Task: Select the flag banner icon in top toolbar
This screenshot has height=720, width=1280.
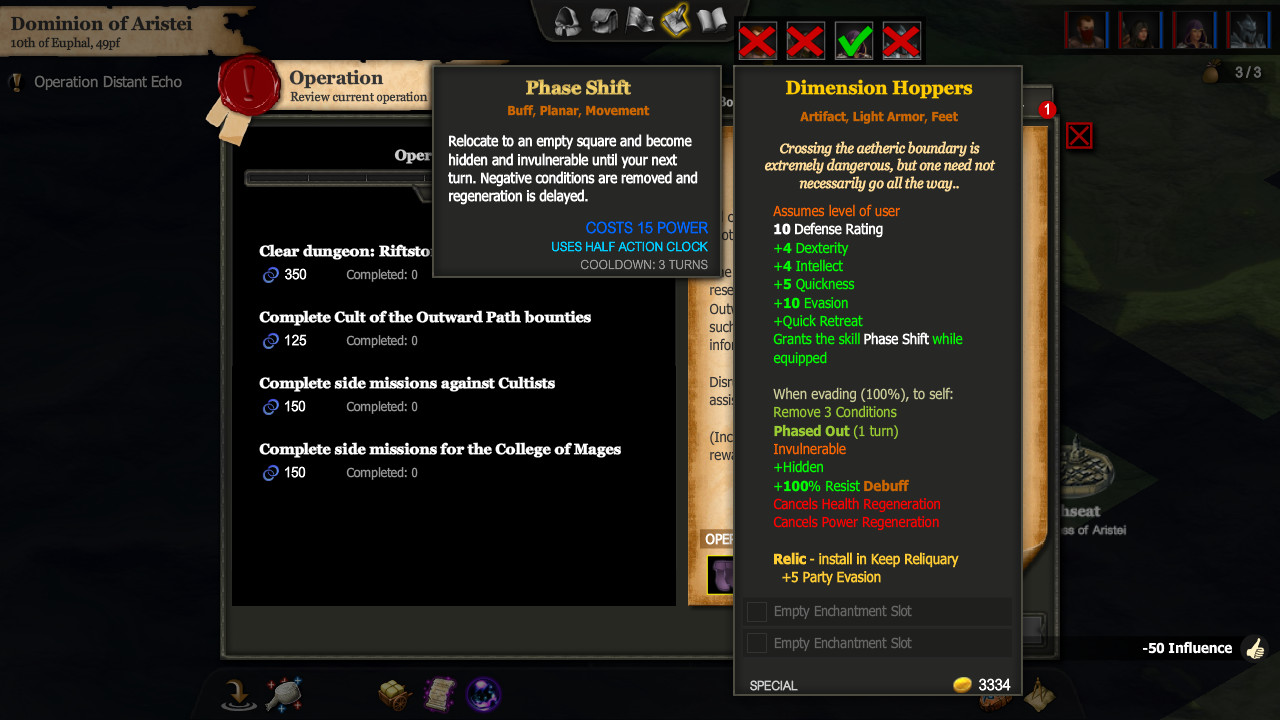Action: click(639, 20)
